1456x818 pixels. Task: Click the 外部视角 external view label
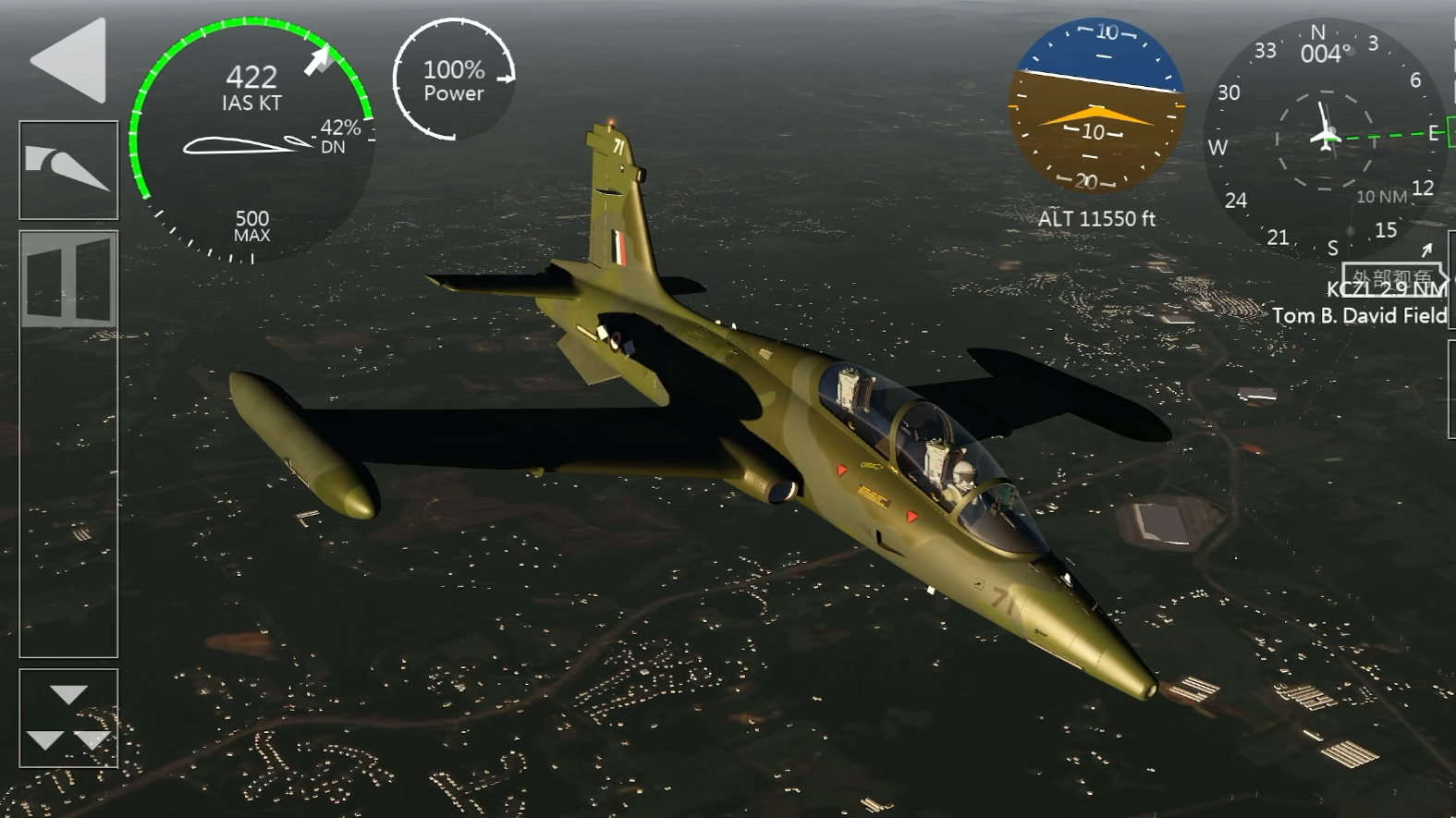click(1391, 276)
